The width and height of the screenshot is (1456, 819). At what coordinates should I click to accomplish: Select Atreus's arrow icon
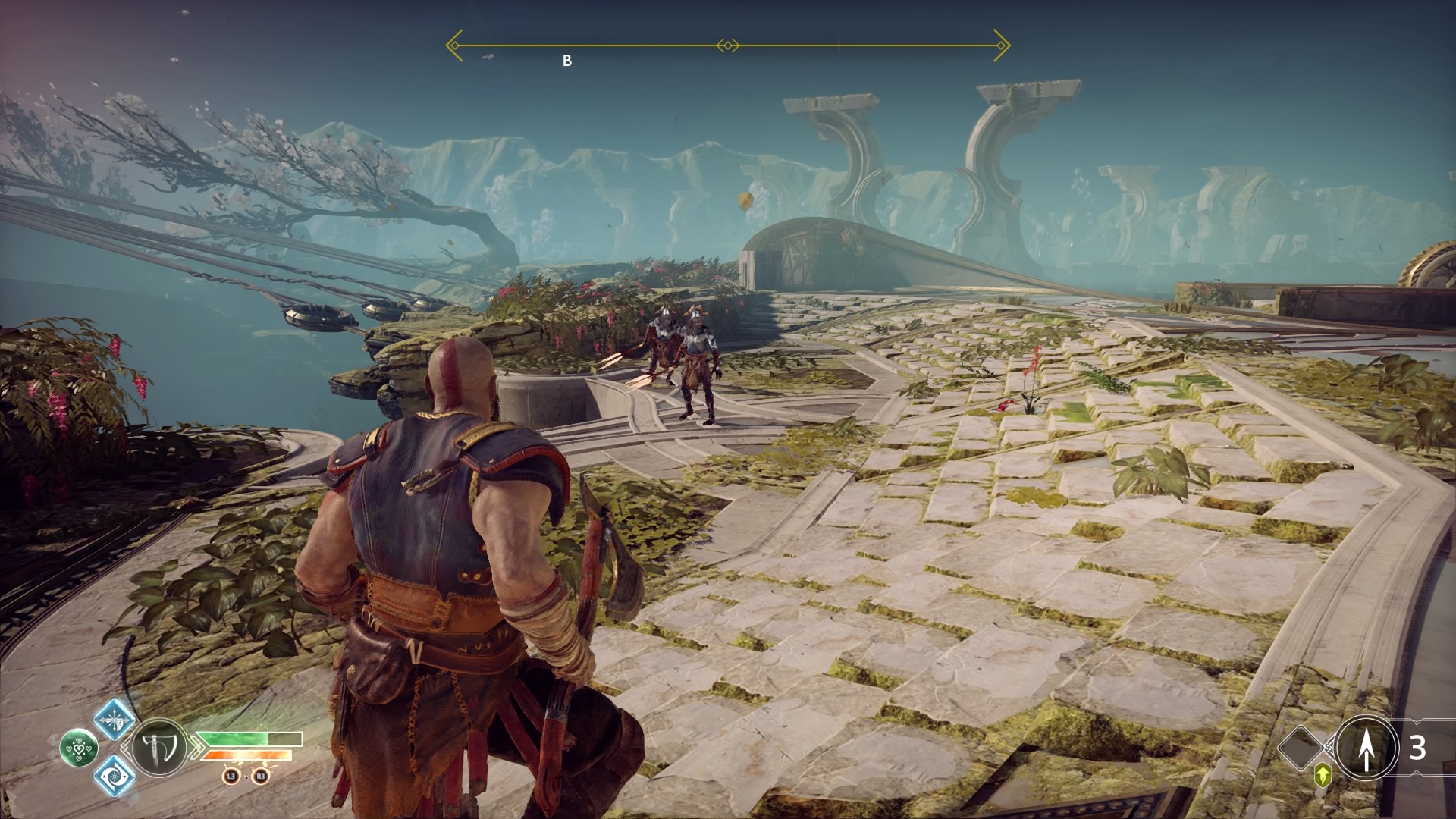(x=1366, y=748)
